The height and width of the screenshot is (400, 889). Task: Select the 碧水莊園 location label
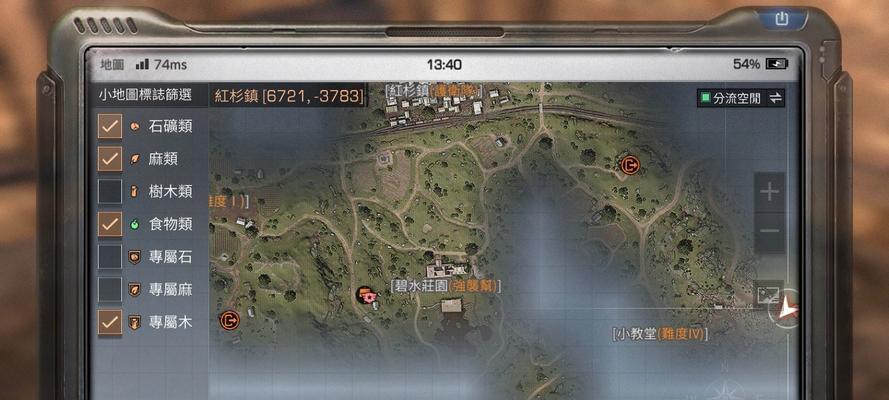[x=446, y=286]
